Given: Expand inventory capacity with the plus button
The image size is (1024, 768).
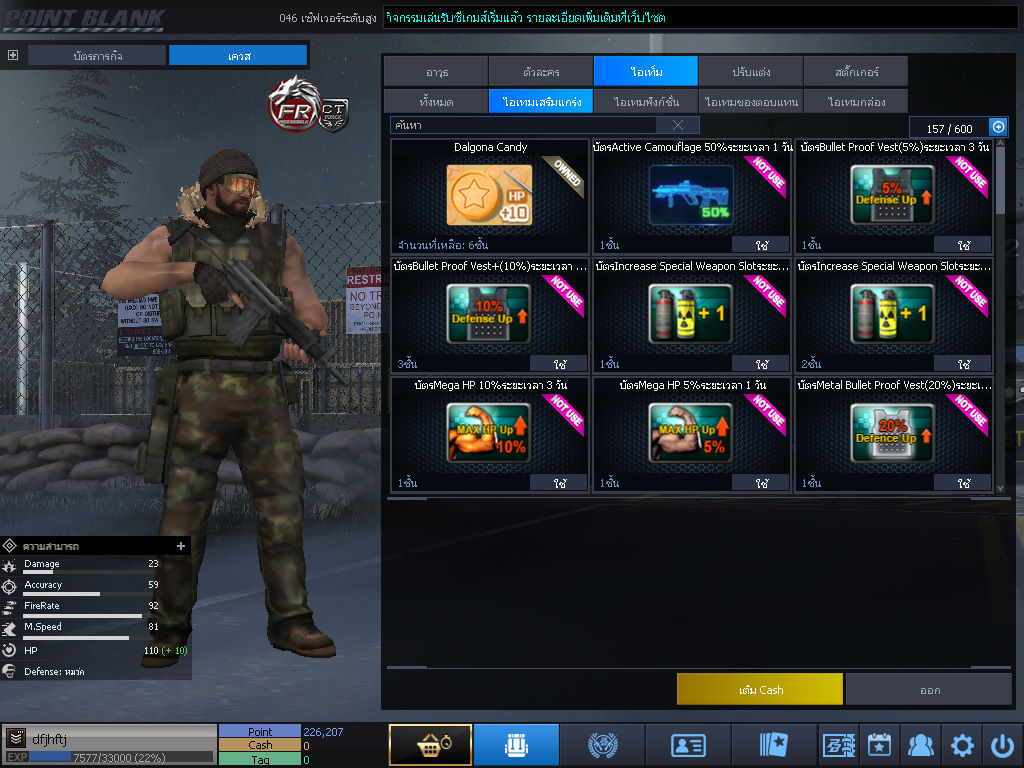Looking at the screenshot, I should (998, 127).
